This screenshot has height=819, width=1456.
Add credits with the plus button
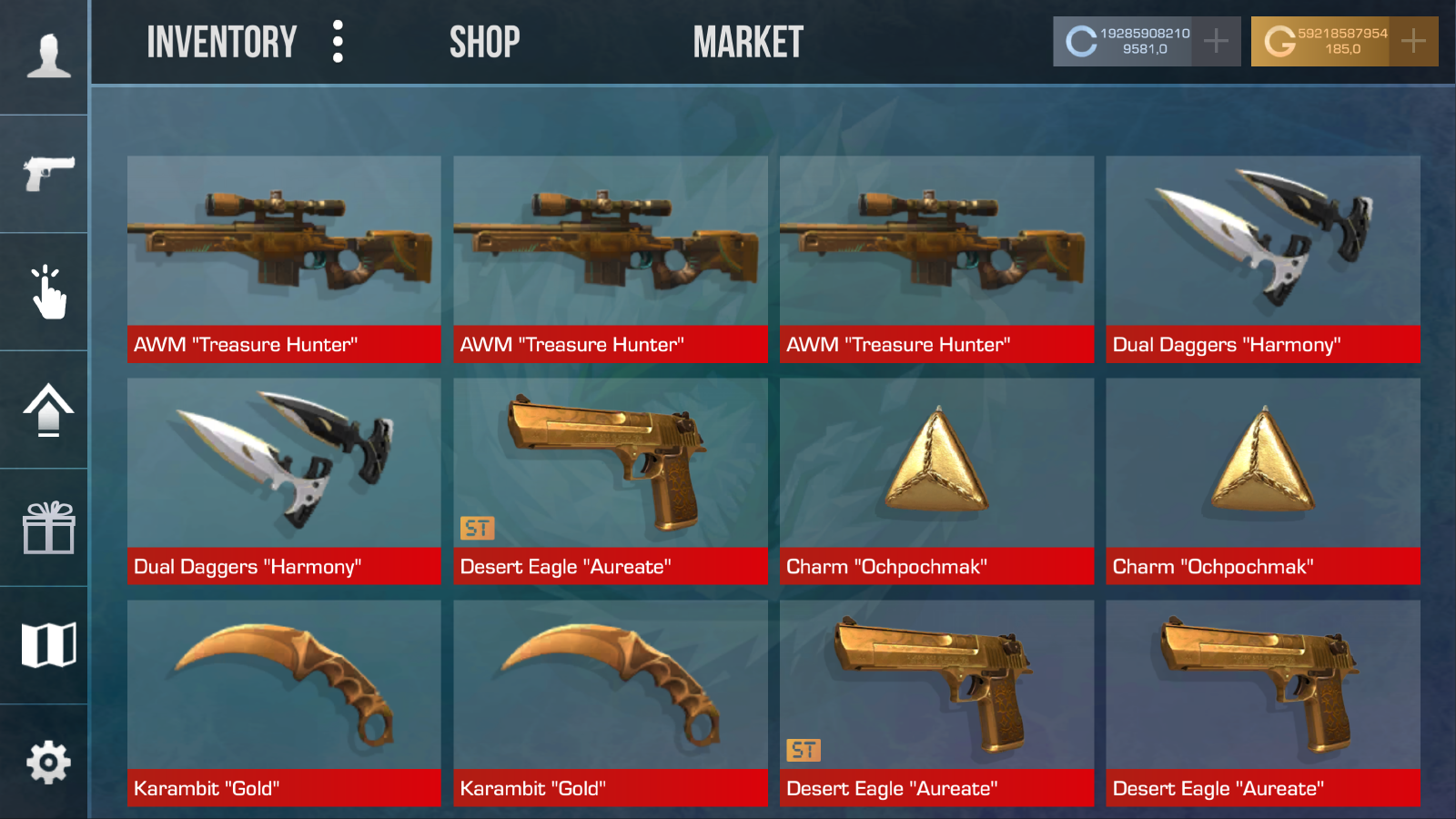click(x=1217, y=40)
